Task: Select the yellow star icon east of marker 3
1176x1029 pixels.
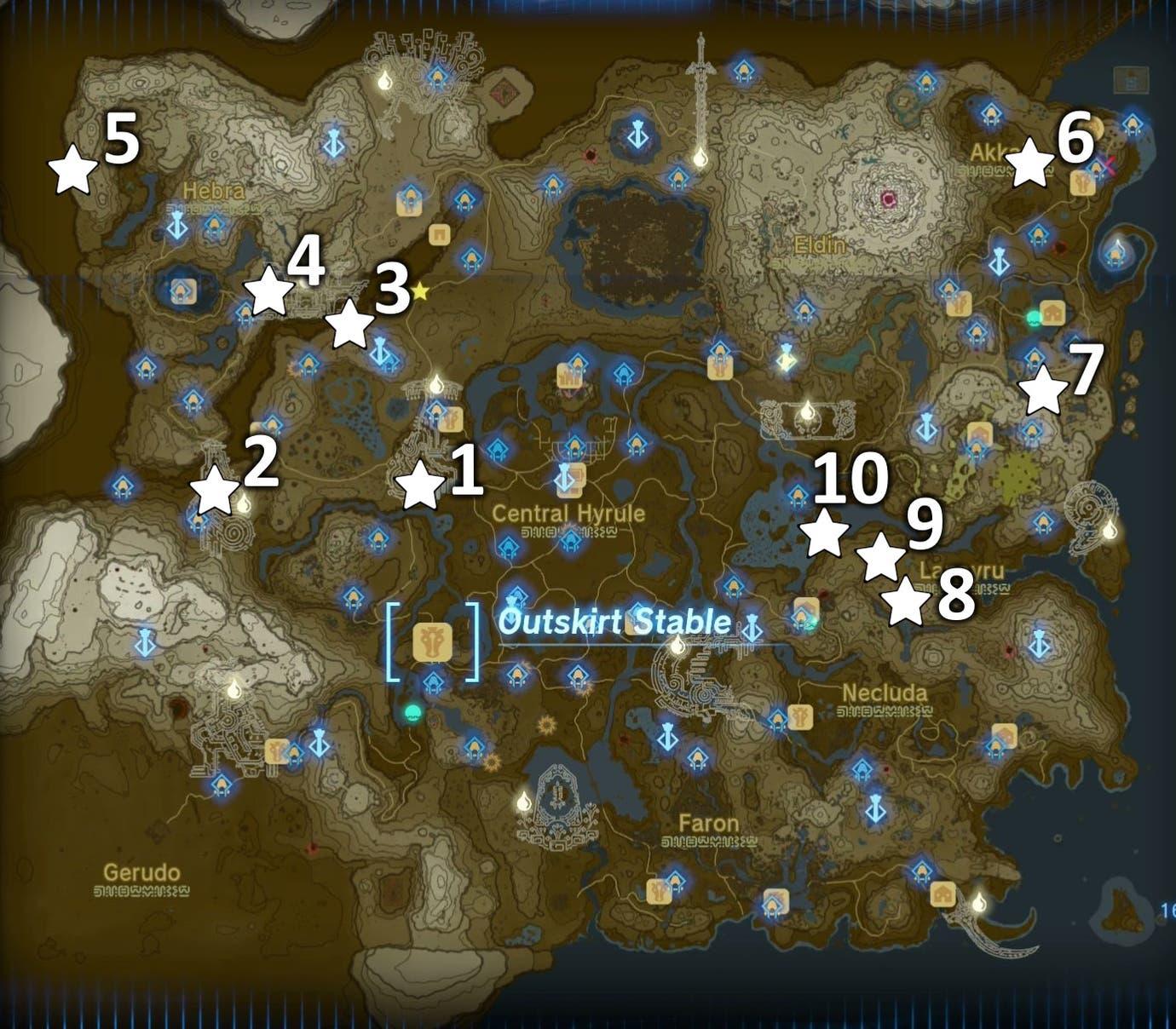Action: pos(421,292)
